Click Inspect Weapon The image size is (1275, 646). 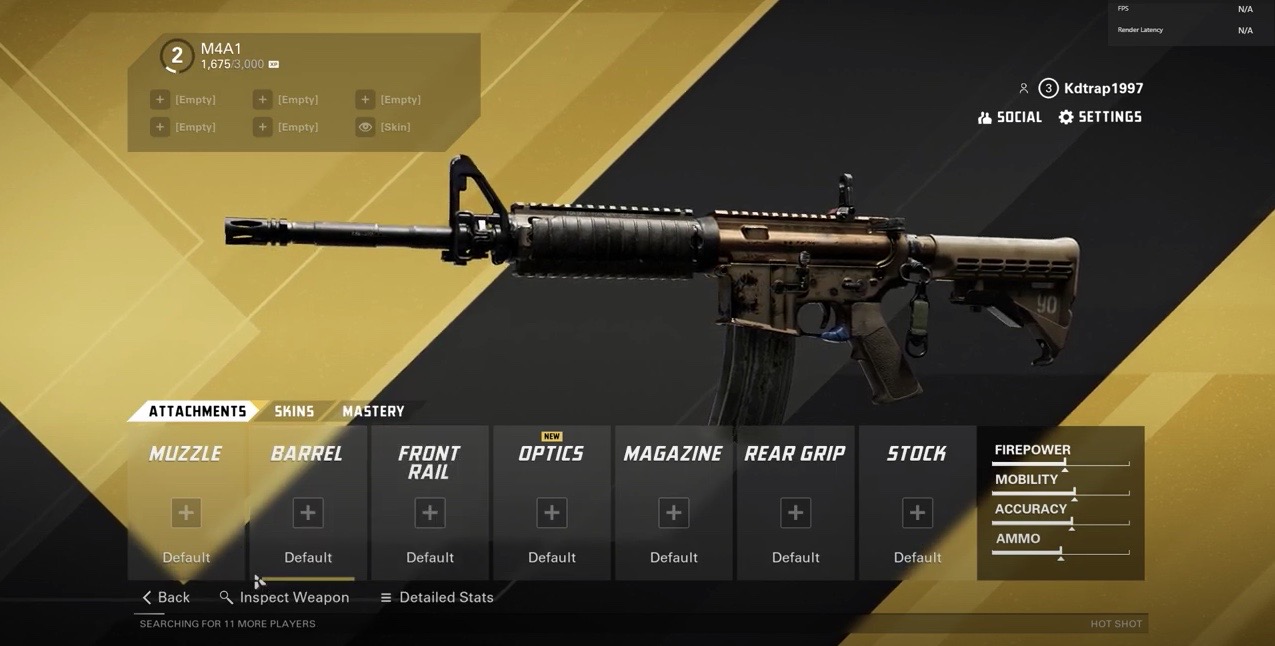click(x=285, y=597)
